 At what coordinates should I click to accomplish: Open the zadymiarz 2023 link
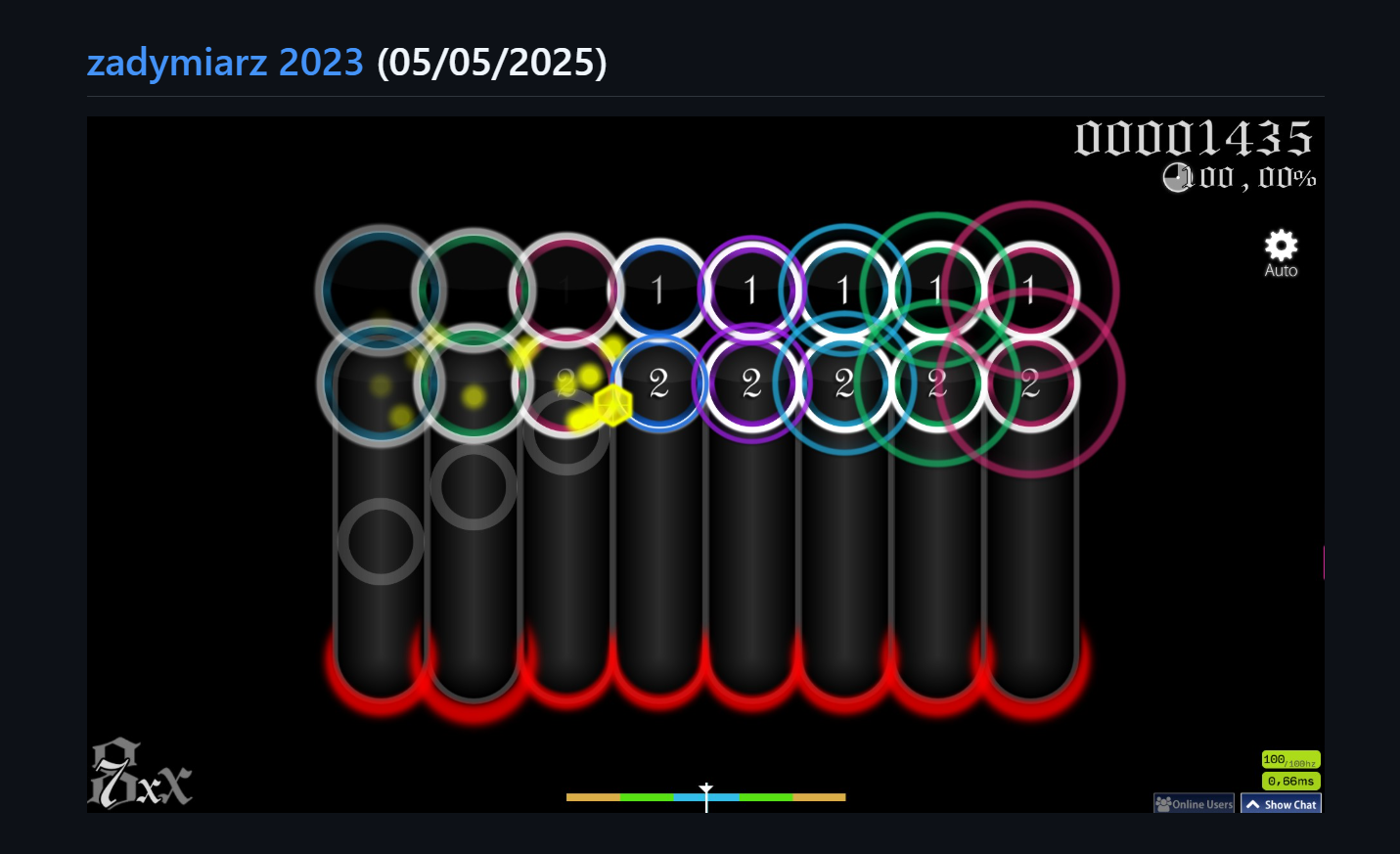[226, 62]
